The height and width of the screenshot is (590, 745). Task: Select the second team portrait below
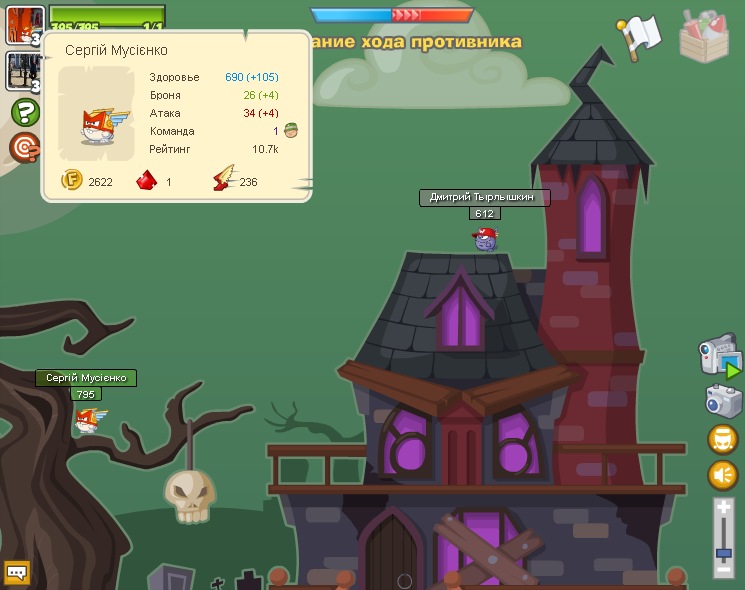click(24, 71)
